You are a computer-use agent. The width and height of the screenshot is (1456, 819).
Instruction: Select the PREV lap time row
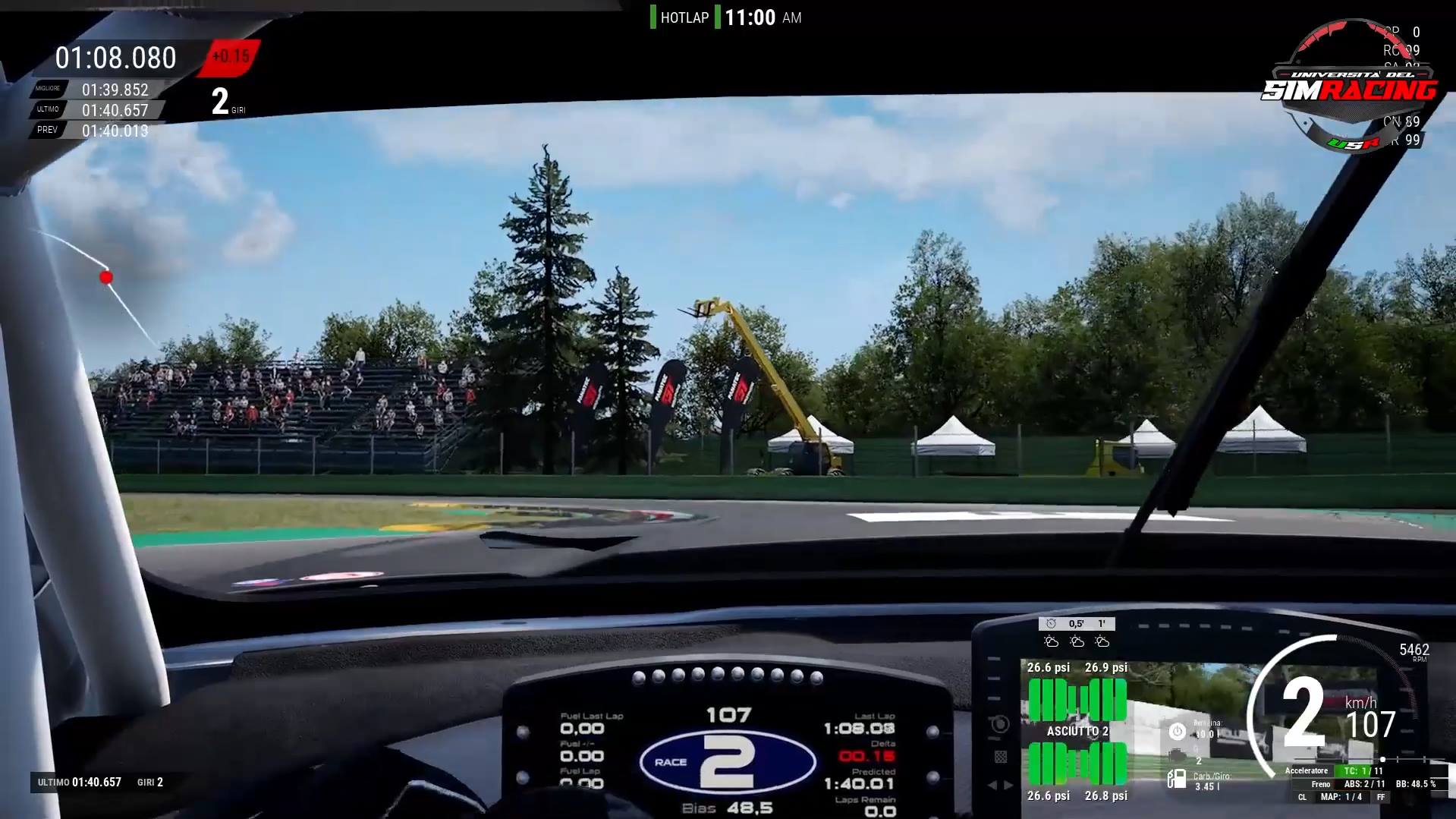[x=91, y=131]
